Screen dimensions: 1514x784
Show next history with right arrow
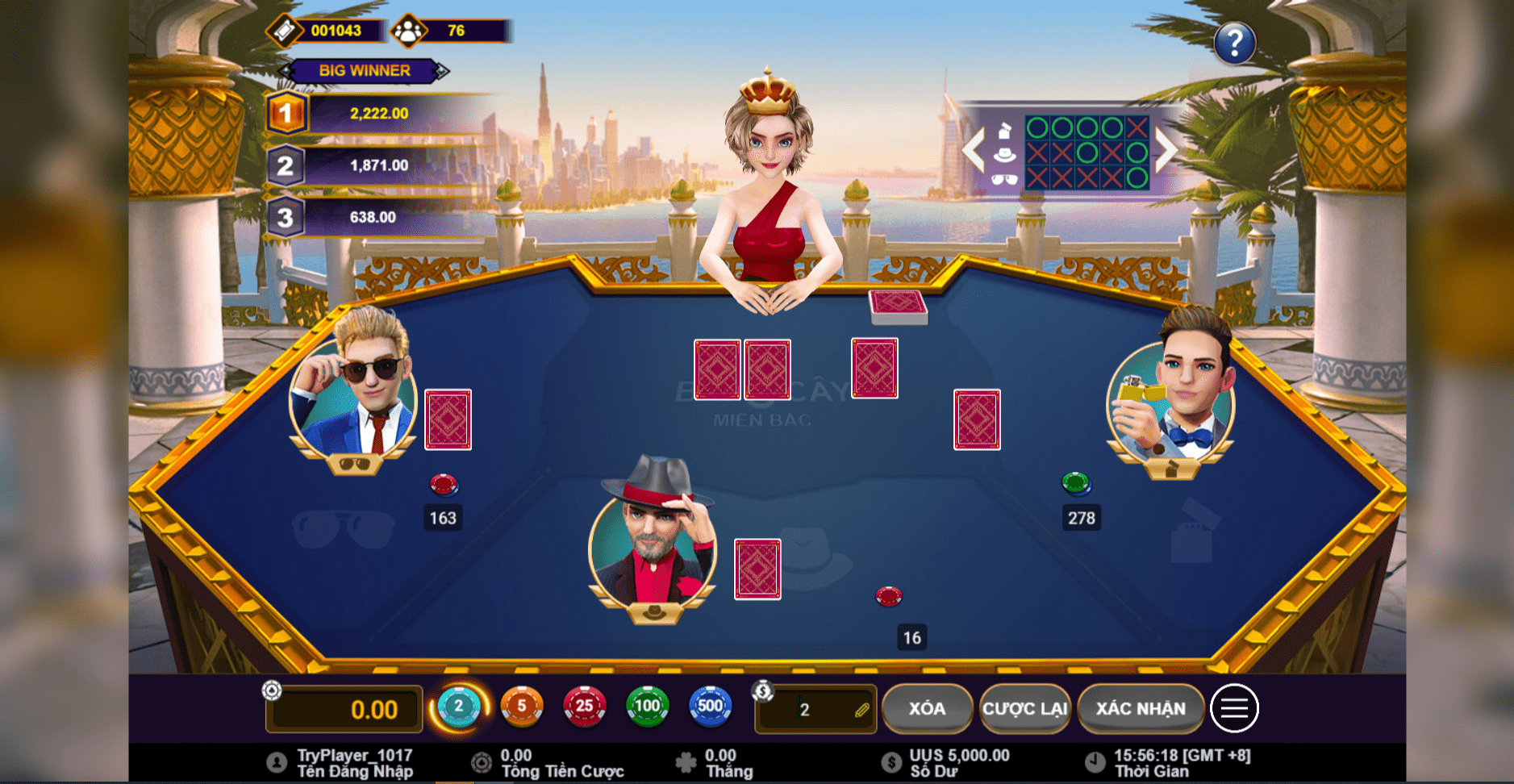tap(1166, 149)
